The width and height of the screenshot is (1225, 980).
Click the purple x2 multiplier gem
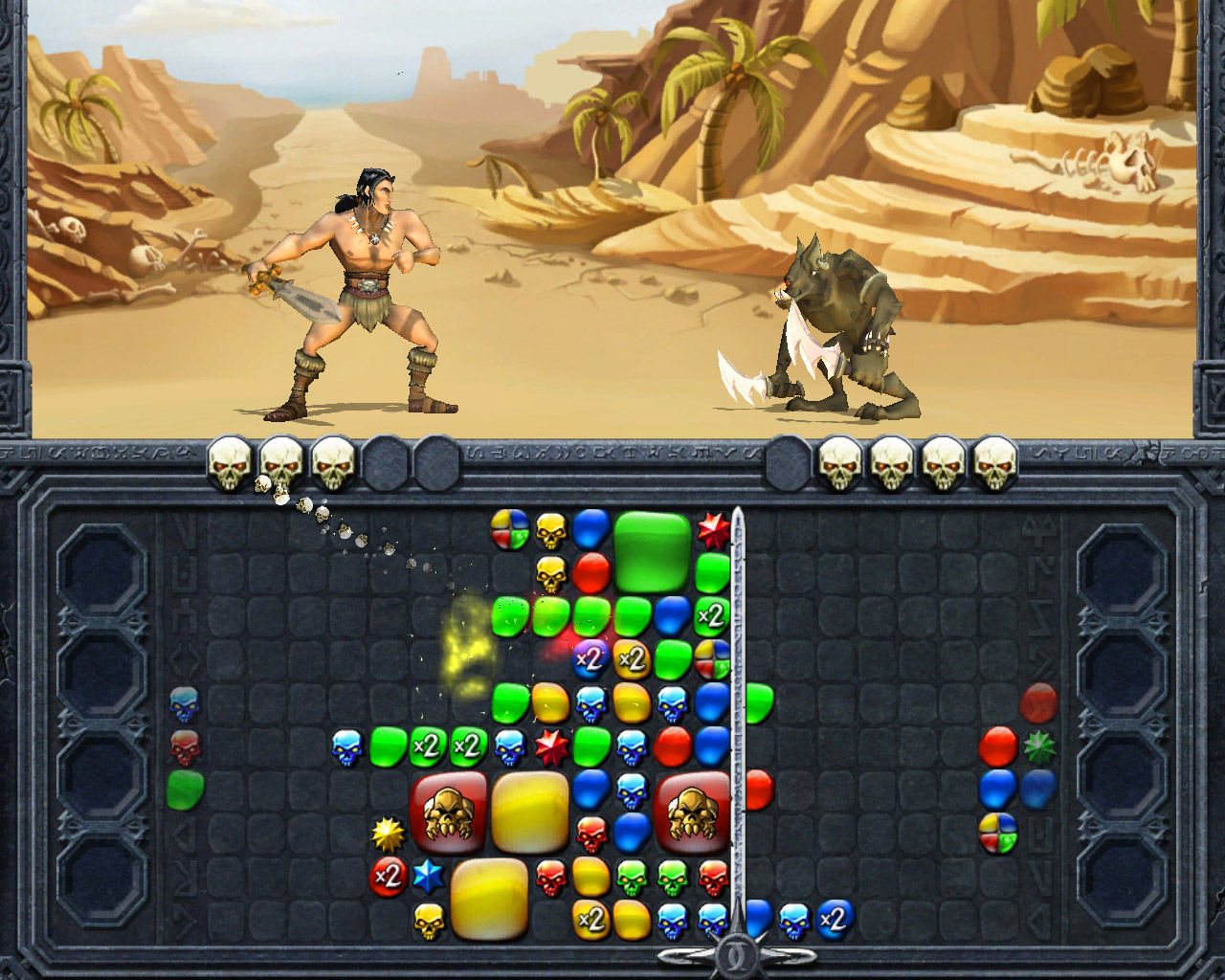(x=590, y=658)
